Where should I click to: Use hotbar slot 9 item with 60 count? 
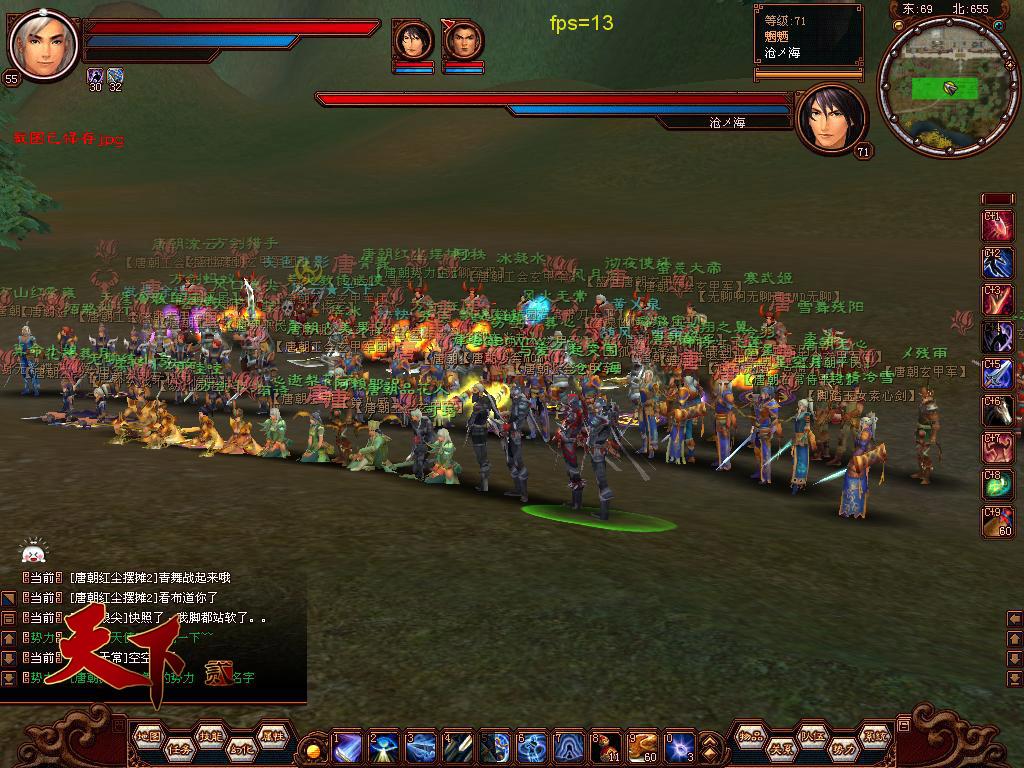[641, 747]
